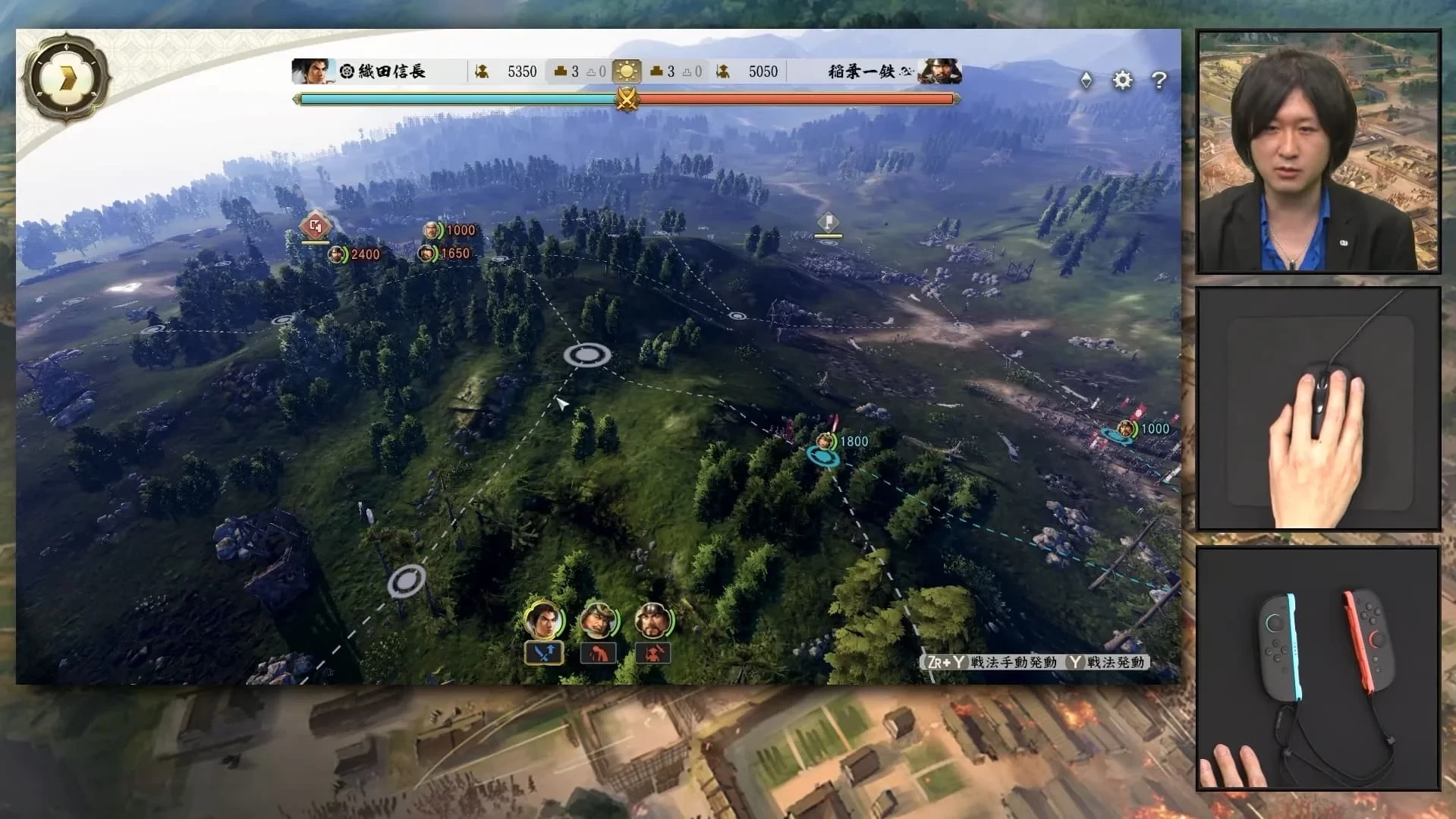Click Inaba Ittetsu's commander portrait in top bar
This screenshot has width=1456, height=819.
pyautogui.click(x=940, y=71)
